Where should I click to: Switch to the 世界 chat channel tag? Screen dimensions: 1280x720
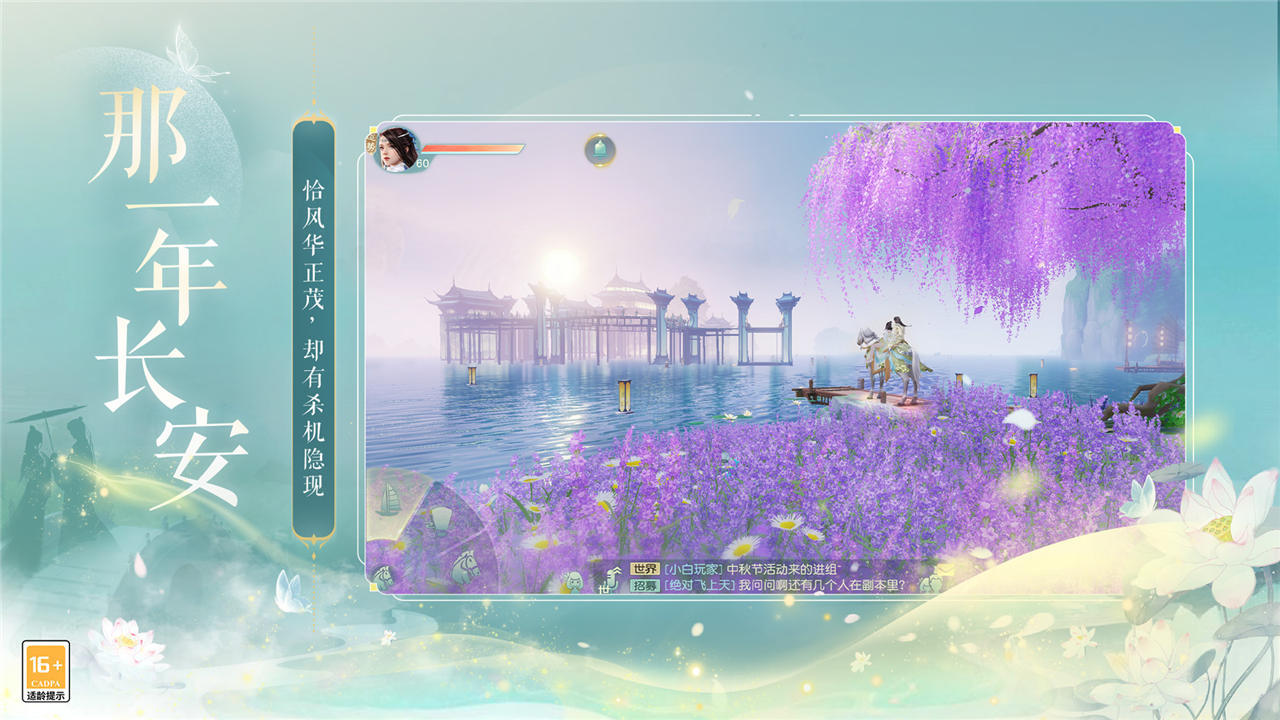tap(646, 568)
